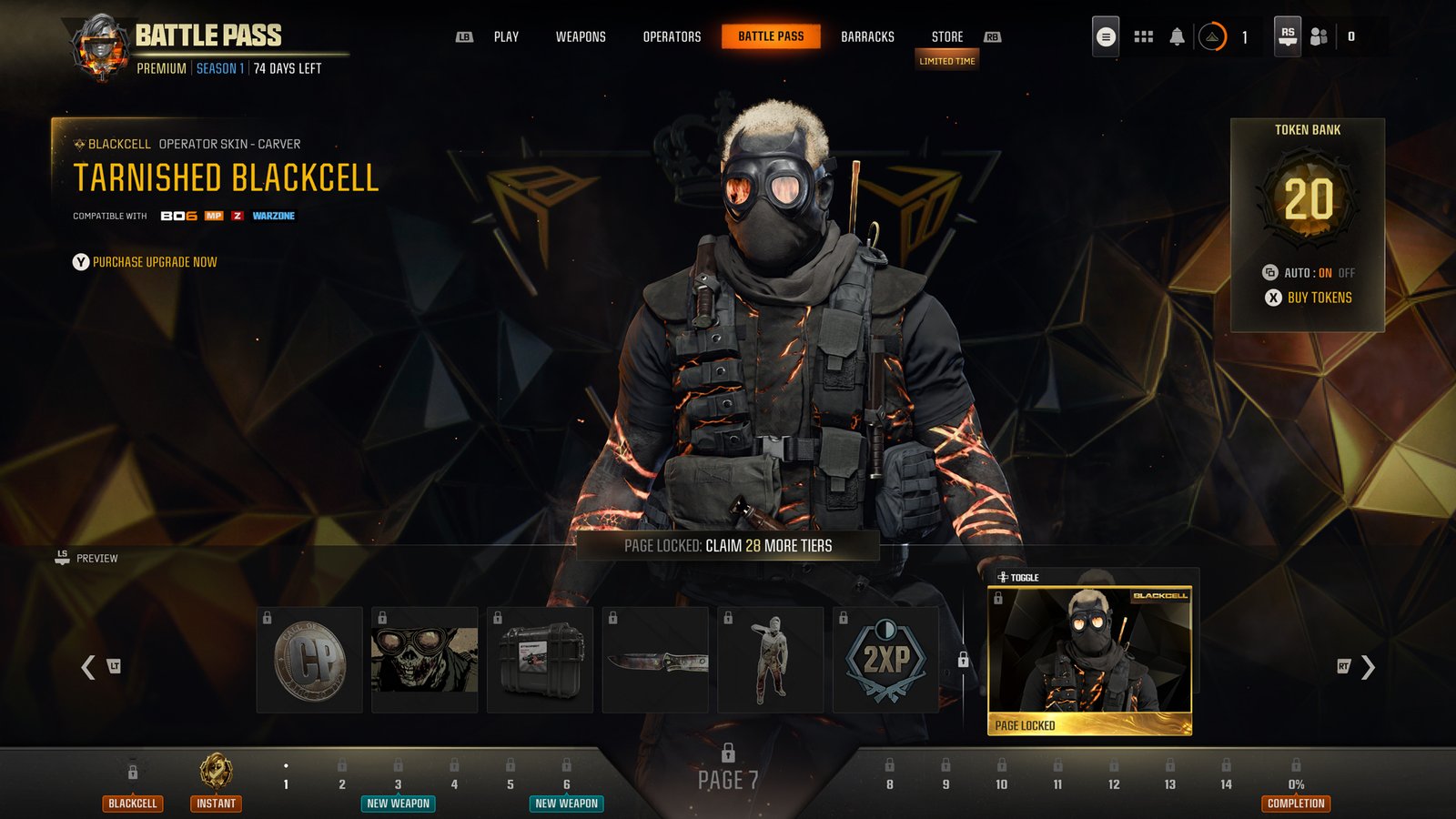Click the right arrow to view next page
The height and width of the screenshot is (819, 1456).
1367,665
